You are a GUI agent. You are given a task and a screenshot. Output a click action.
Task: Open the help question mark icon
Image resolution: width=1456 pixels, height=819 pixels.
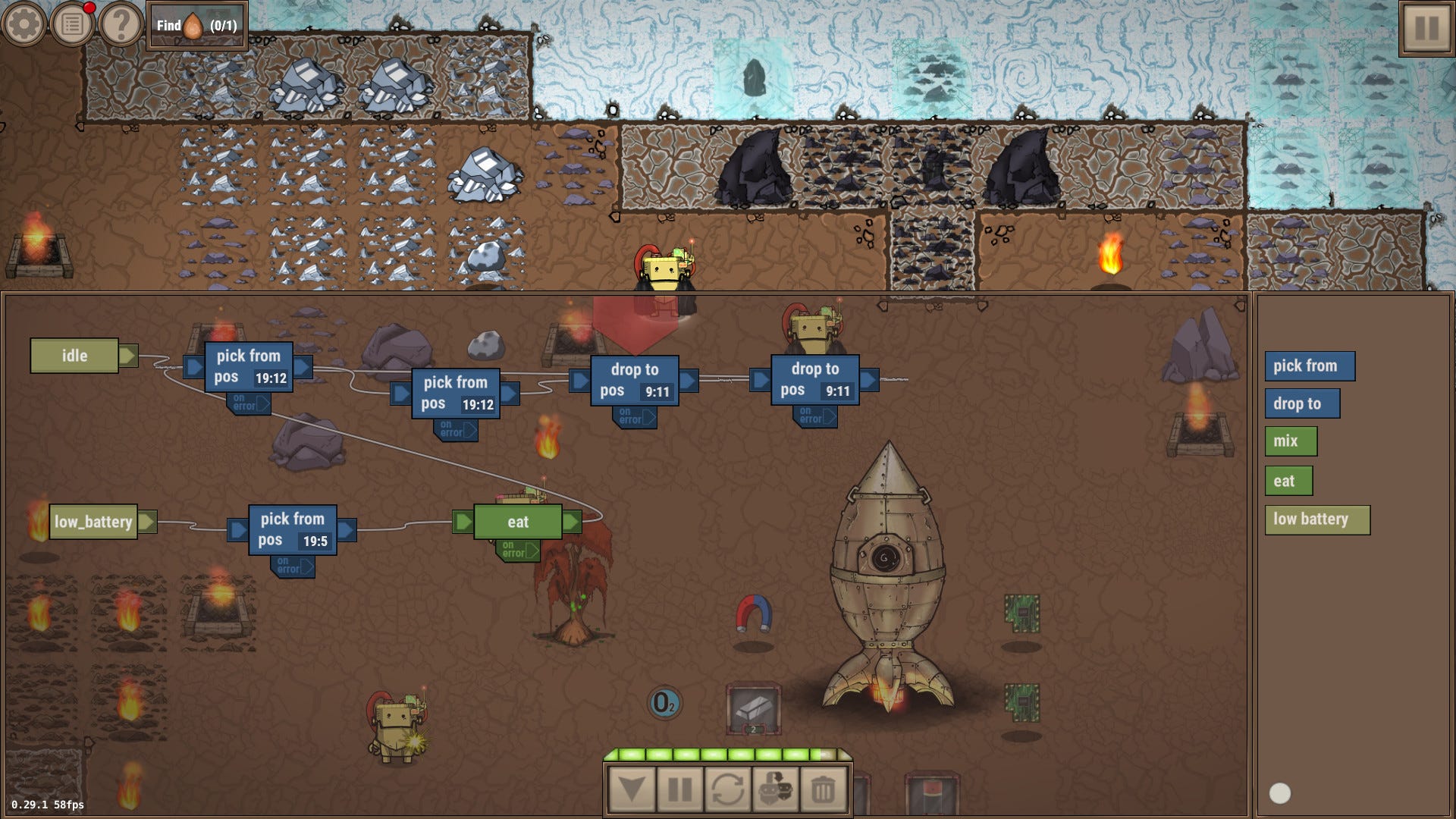(120, 23)
